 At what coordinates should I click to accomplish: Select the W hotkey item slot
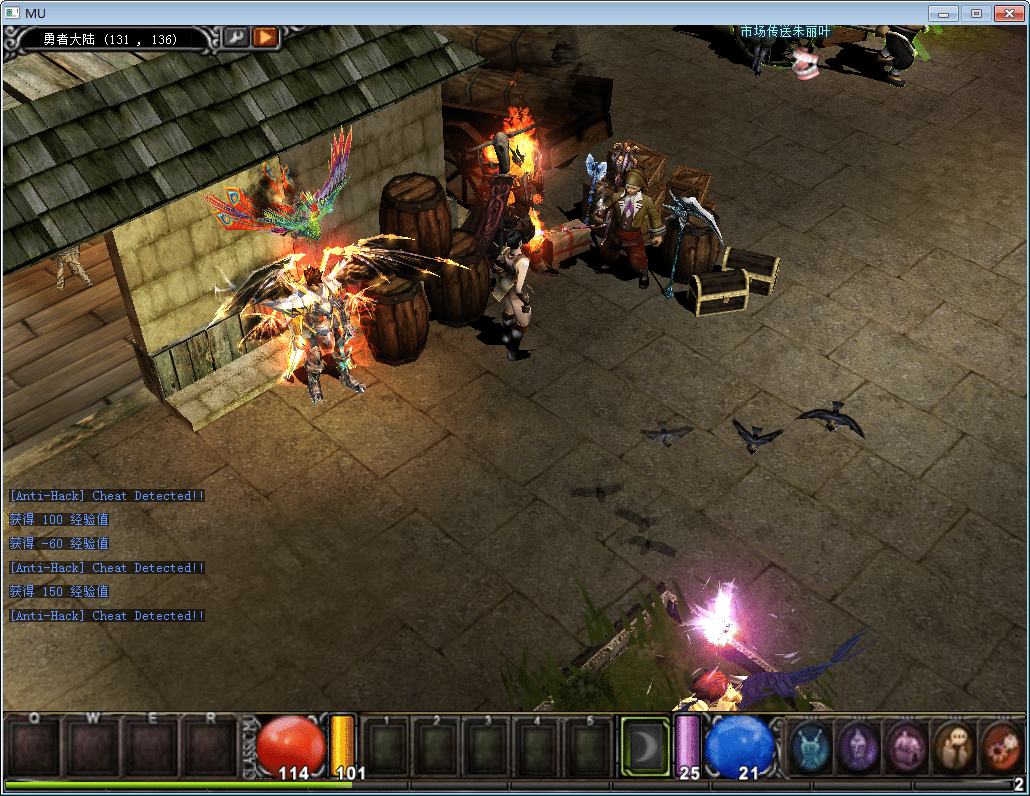coord(93,748)
